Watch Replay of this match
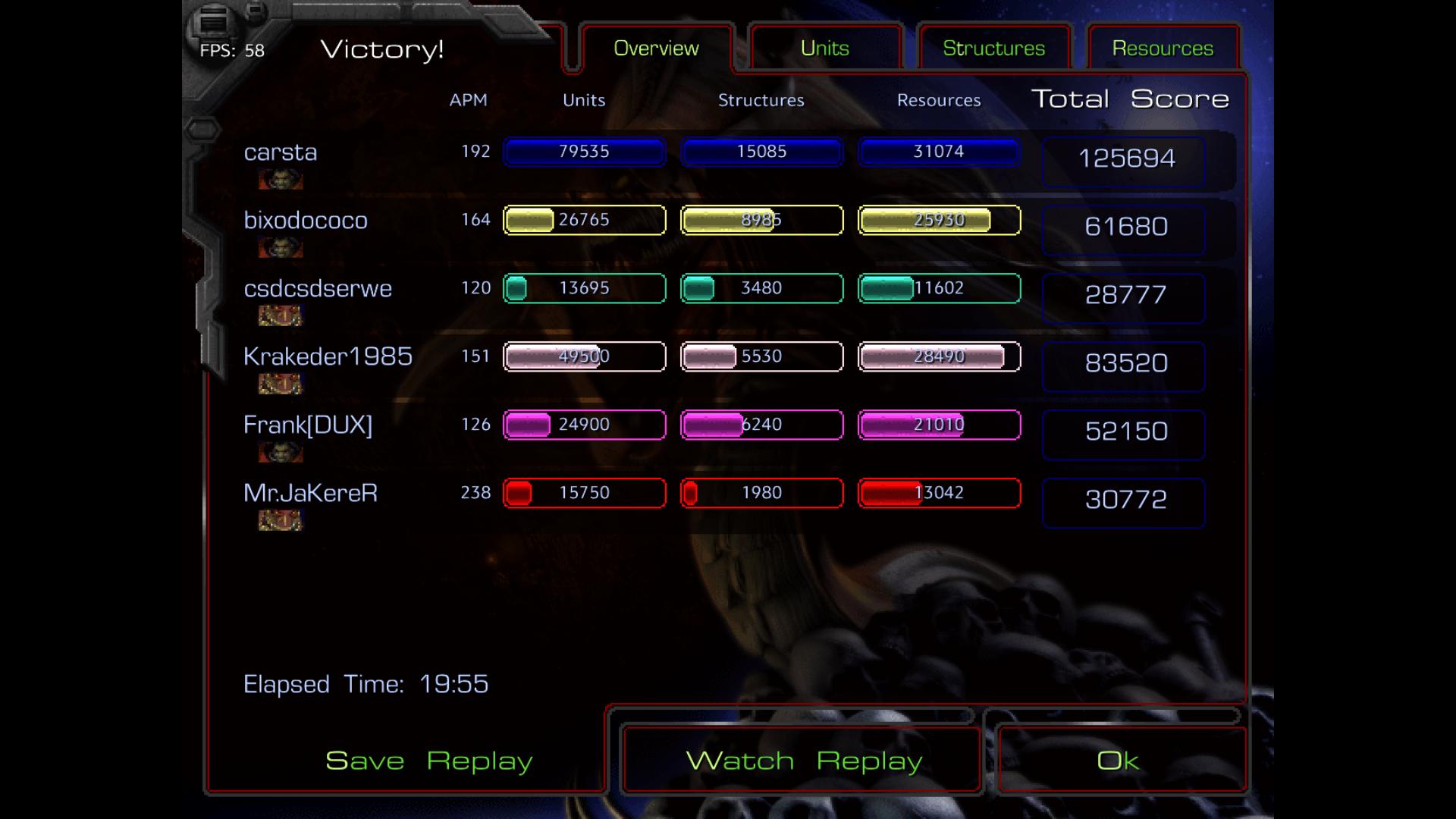Screen dimensions: 1456x819 [803, 761]
